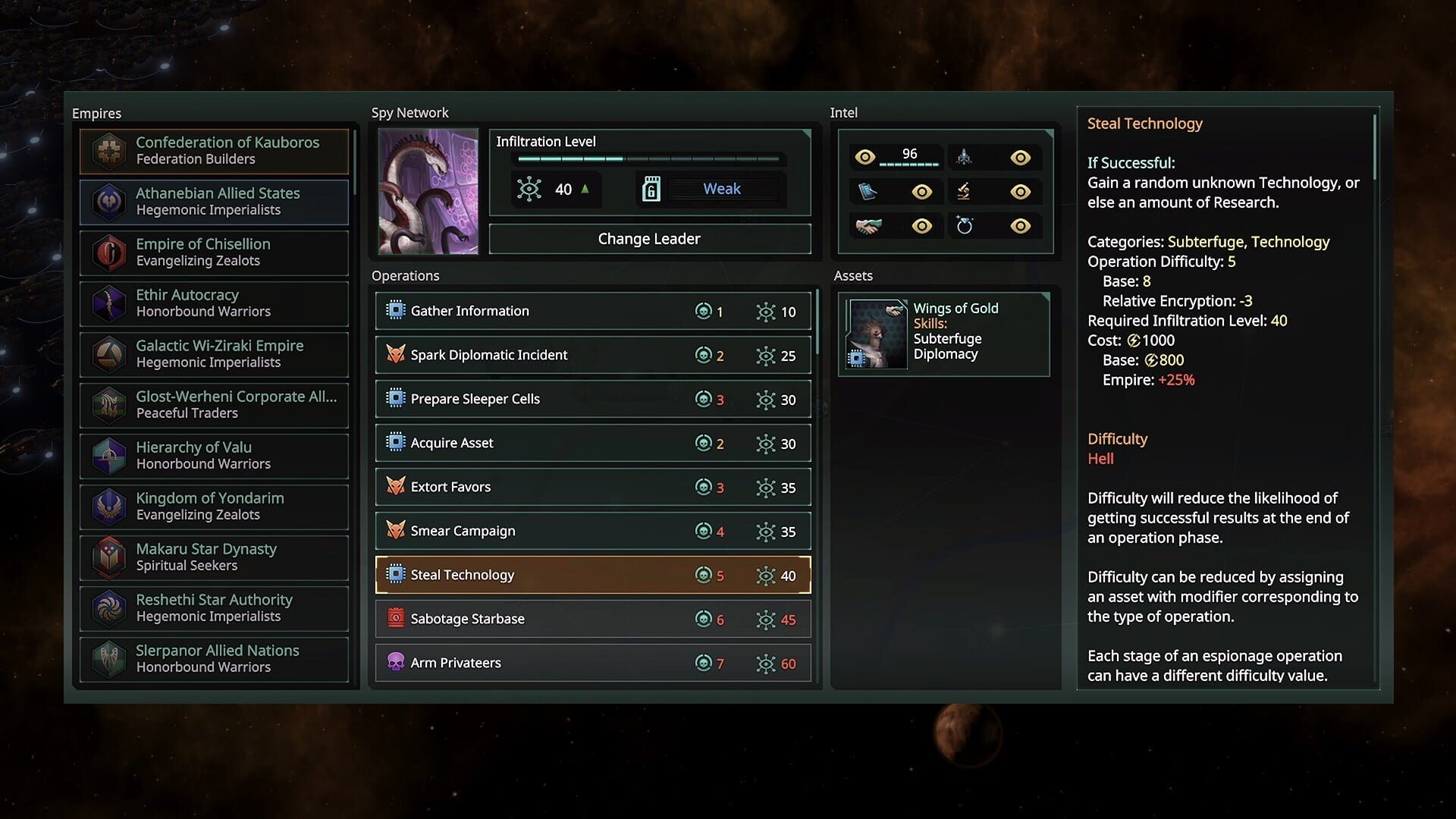Click the chip icon on Gather Information
This screenshot has width=1456, height=819.
[x=394, y=310]
